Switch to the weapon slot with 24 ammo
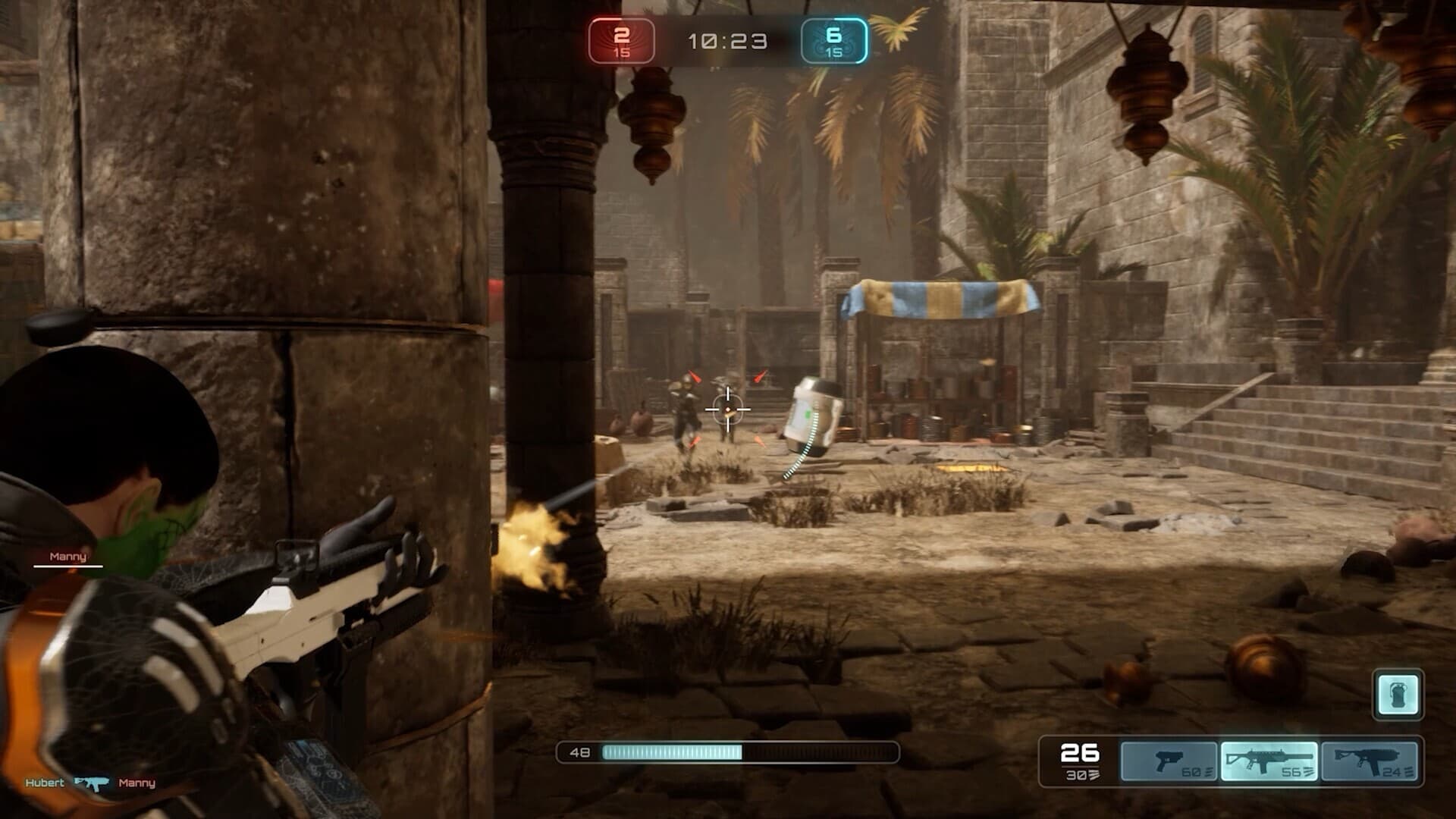The width and height of the screenshot is (1456, 819). tap(1369, 761)
